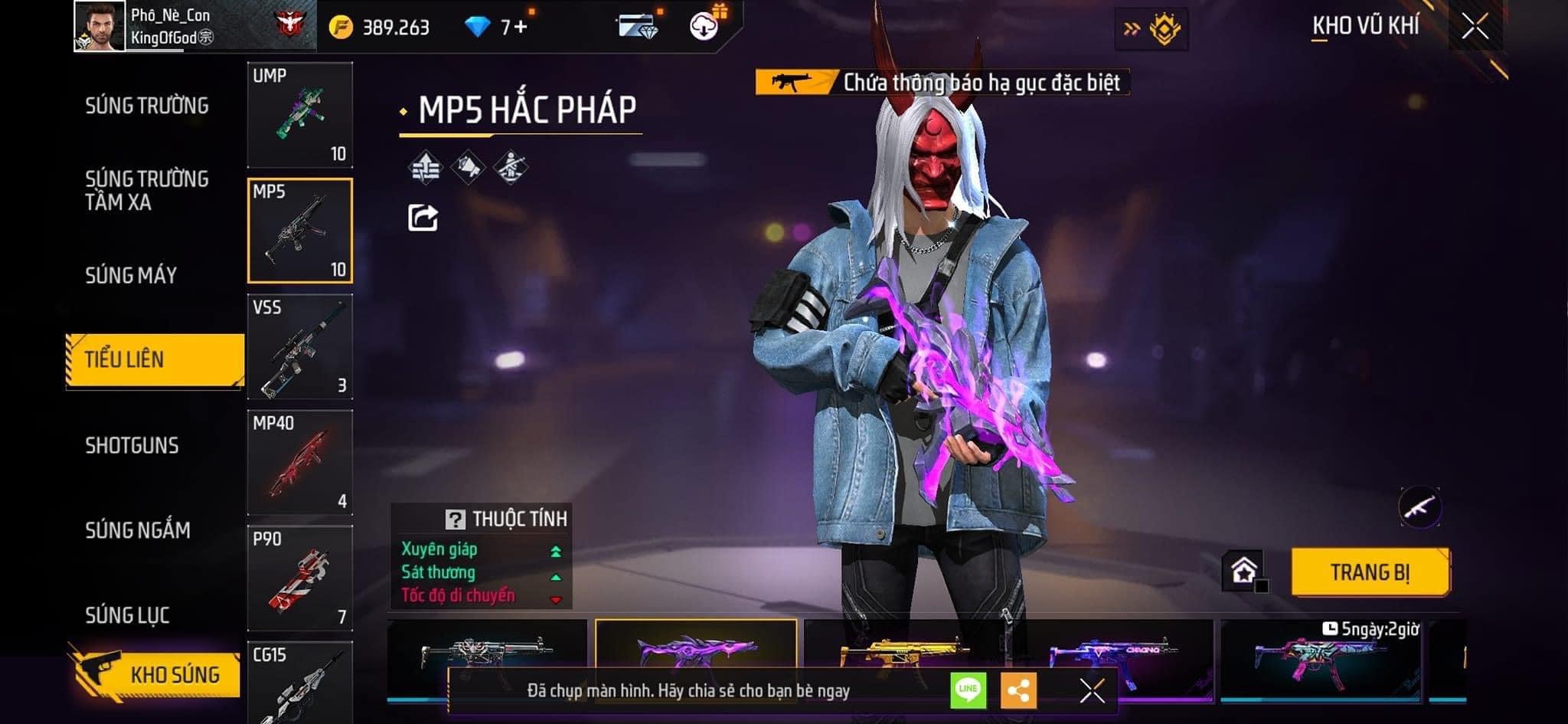Pick the P90 weapon tile
Viewport: 1568px width, 724px height.
point(300,578)
